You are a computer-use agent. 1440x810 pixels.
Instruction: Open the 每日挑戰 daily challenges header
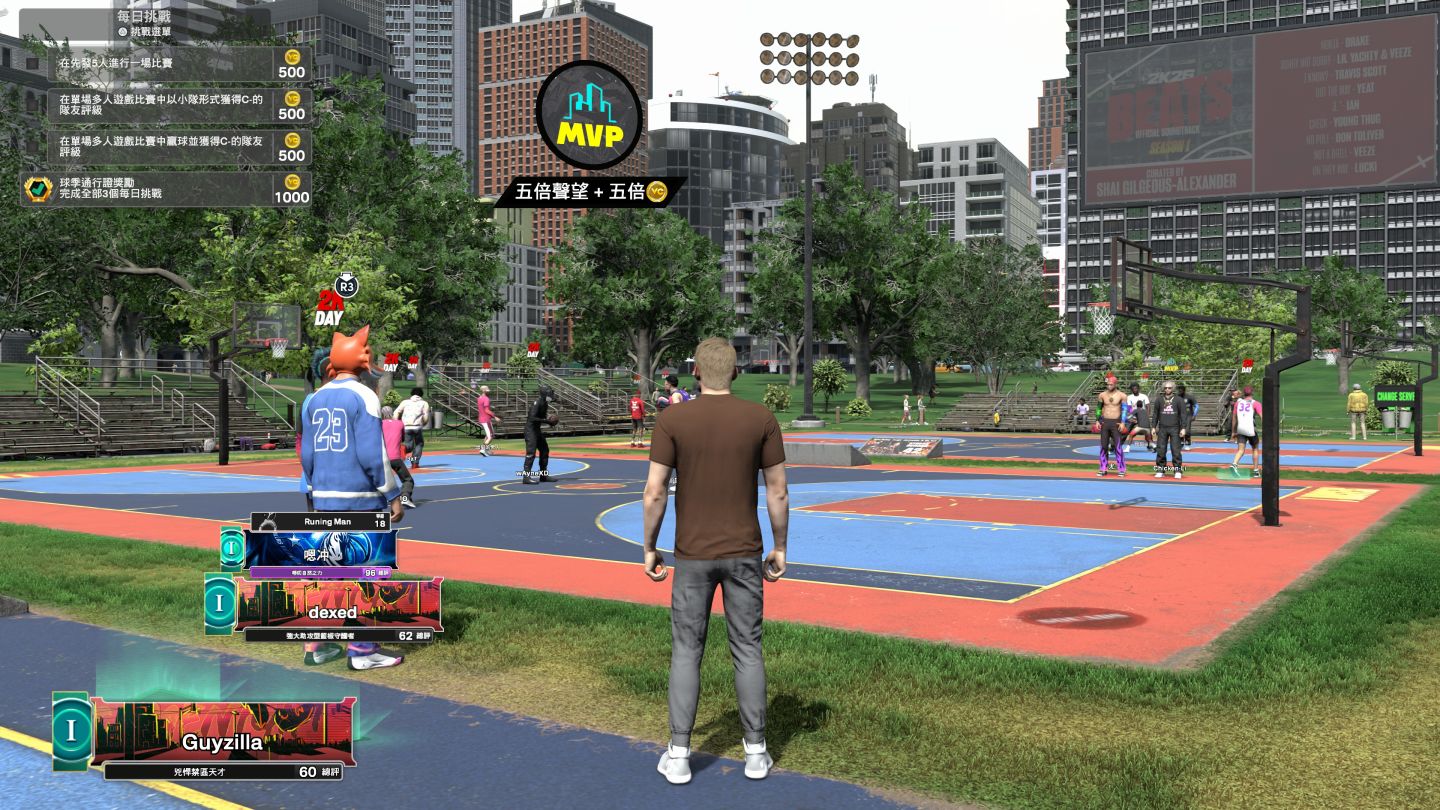145,17
